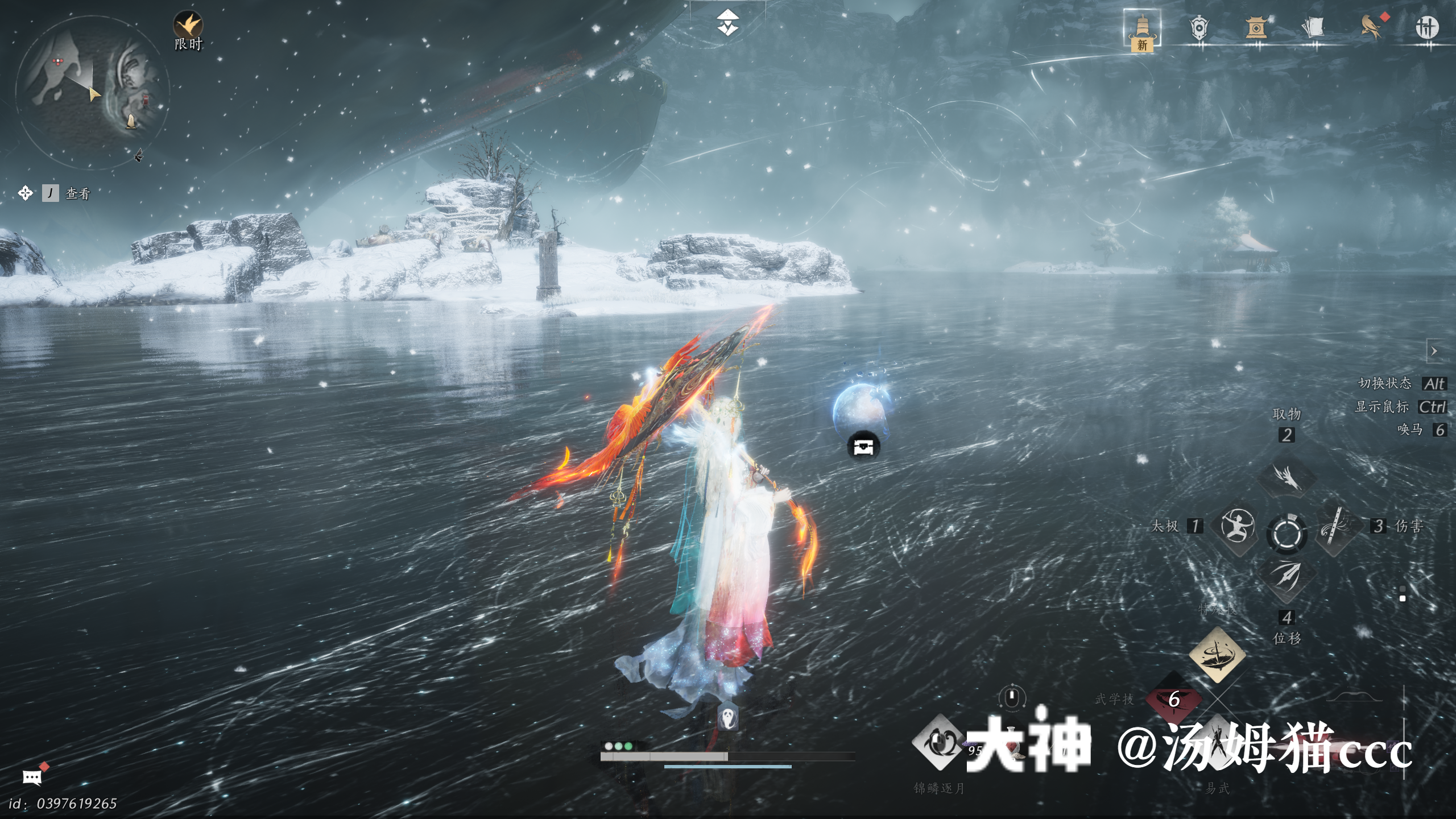
Task: Use the golden umbrella 特殊技 skill
Action: (x=1217, y=655)
